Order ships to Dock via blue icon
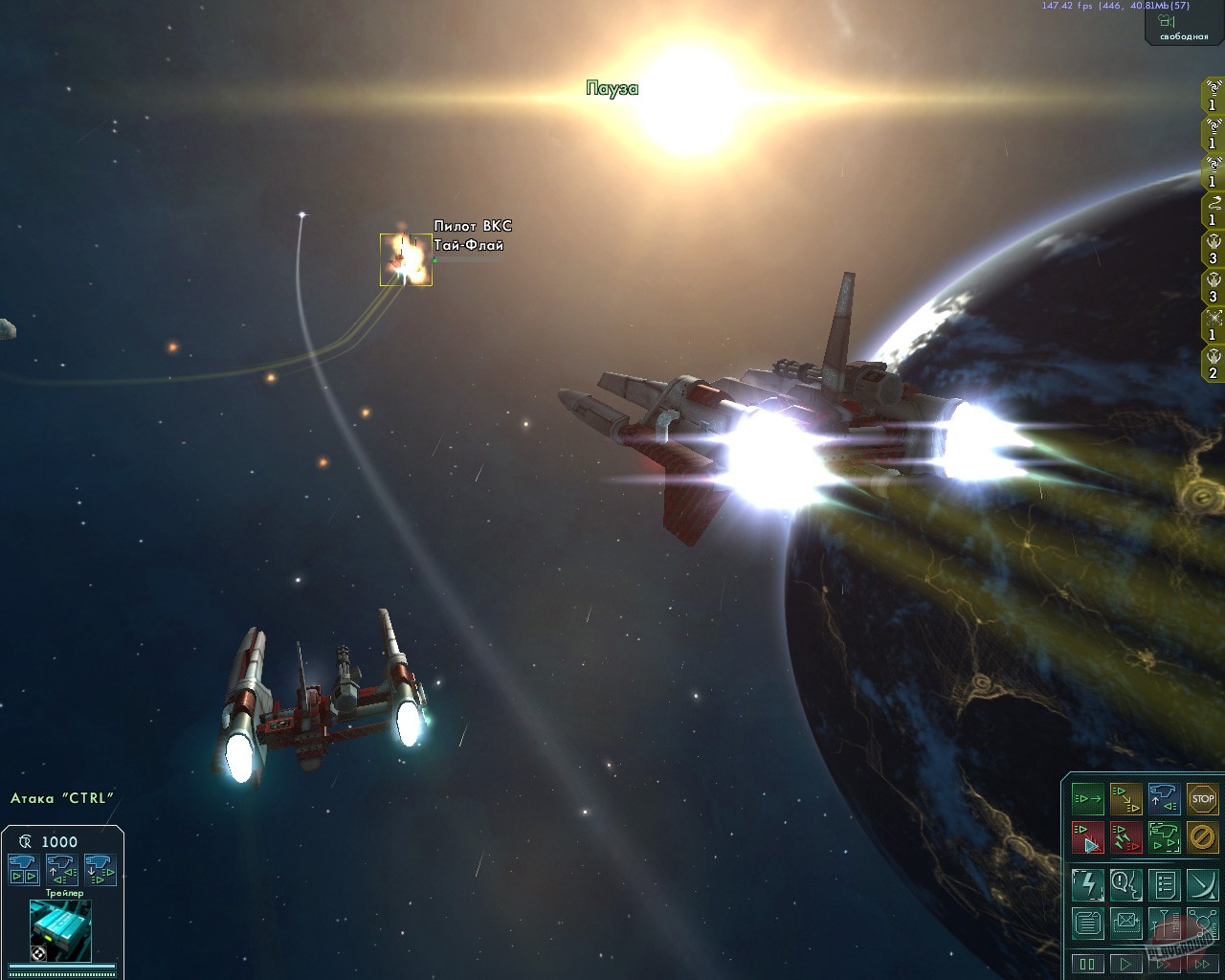1225x980 pixels. [x=1165, y=799]
